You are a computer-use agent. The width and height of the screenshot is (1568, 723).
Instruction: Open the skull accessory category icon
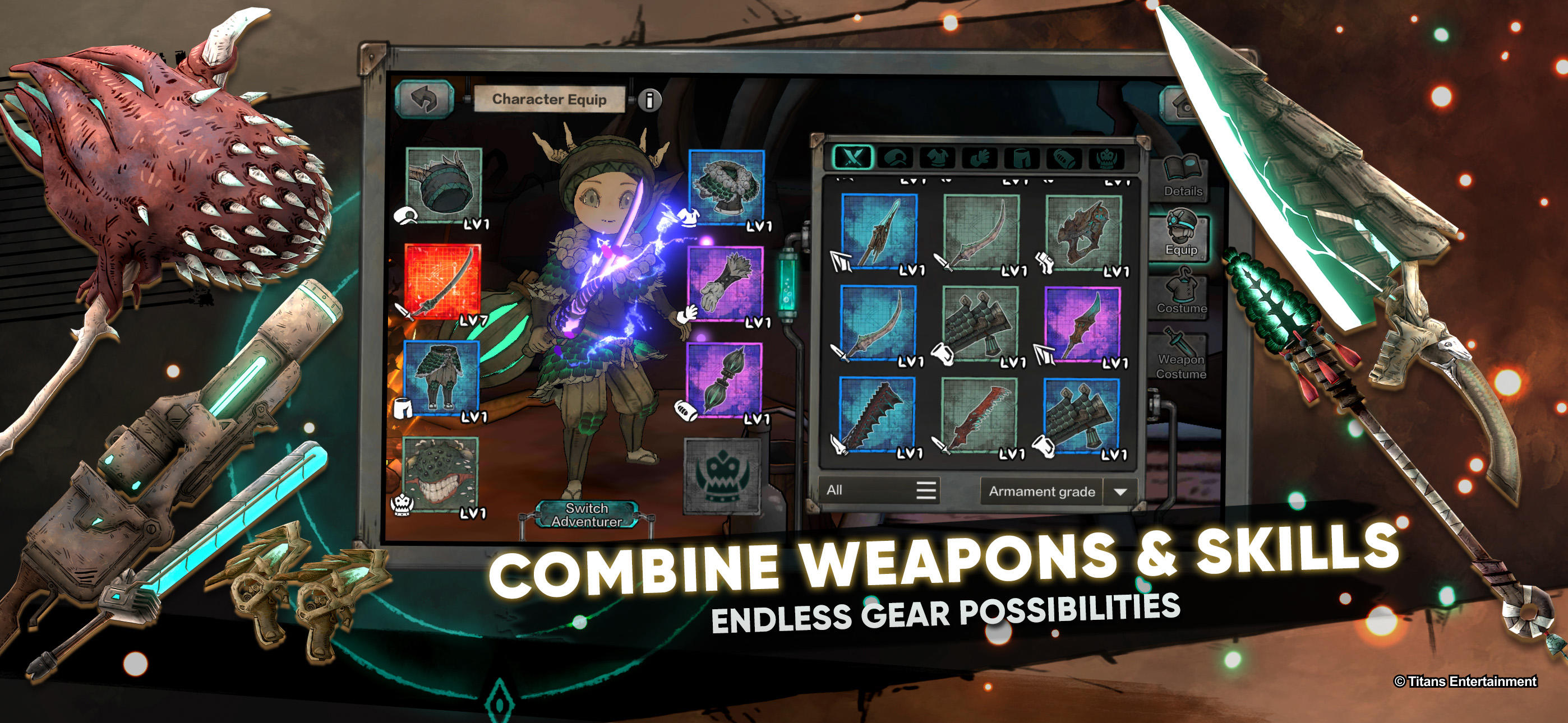1106,159
